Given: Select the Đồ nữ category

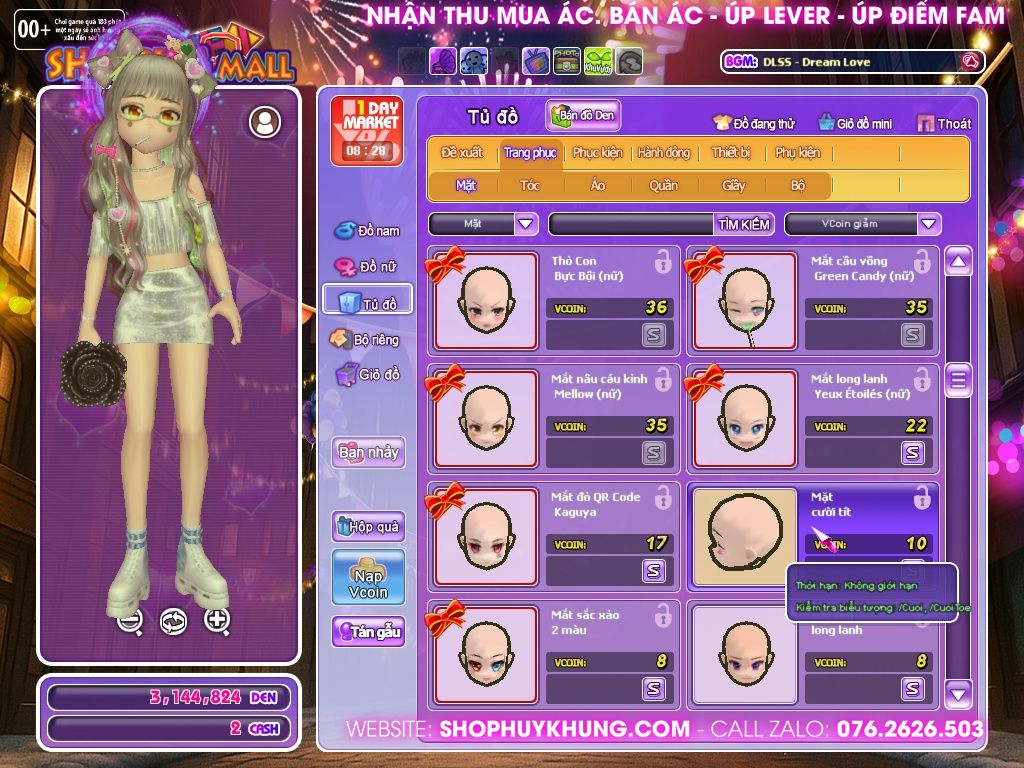Looking at the screenshot, I should tap(368, 266).
